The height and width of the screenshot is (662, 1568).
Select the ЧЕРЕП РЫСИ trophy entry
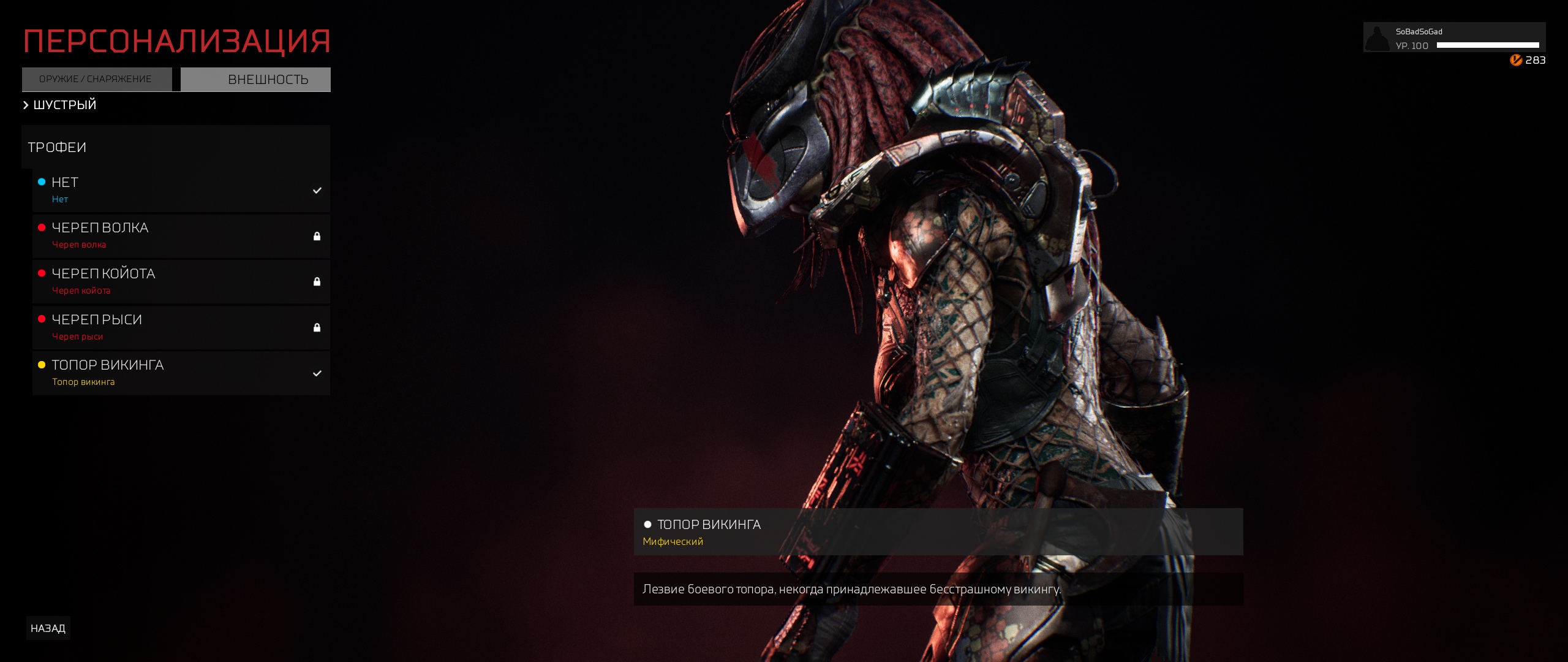(x=181, y=327)
